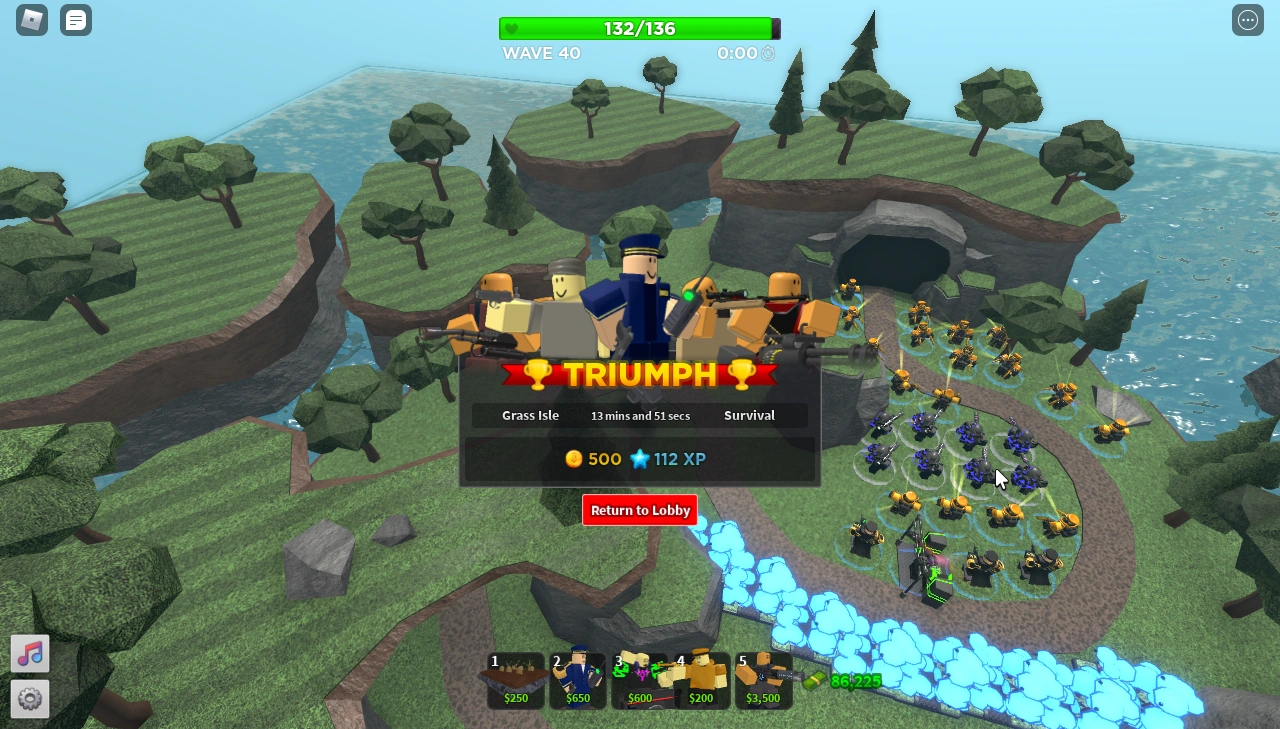The width and height of the screenshot is (1280, 729).
Task: Click the Return to Lobby button
Action: click(639, 510)
